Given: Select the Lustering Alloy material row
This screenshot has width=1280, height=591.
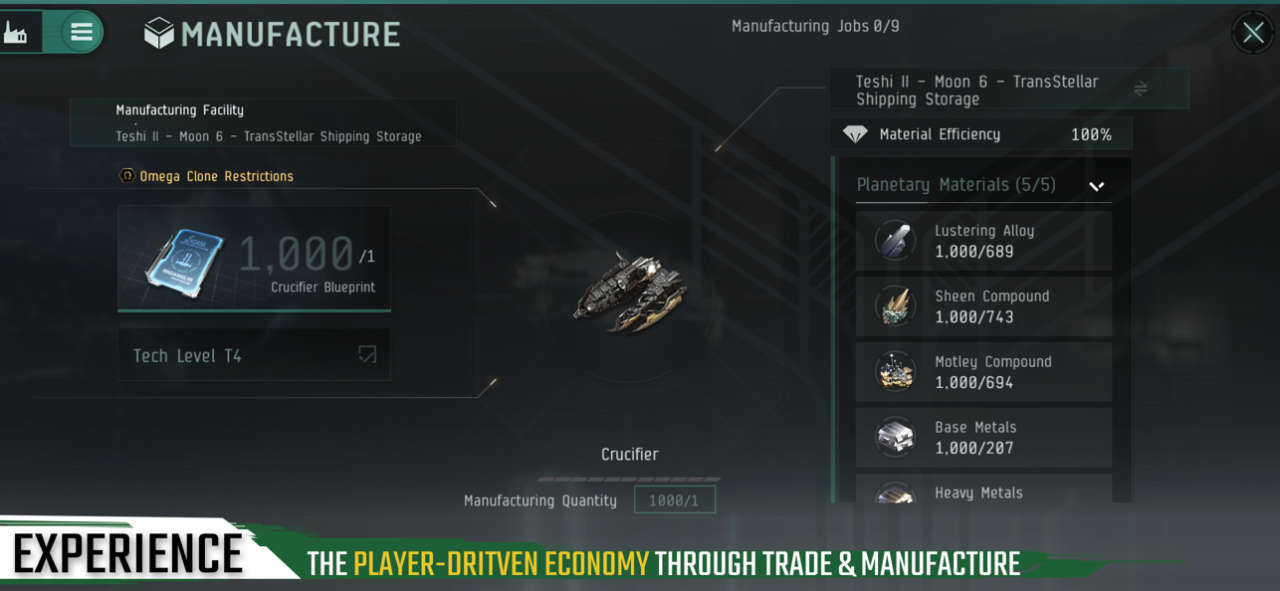Looking at the screenshot, I should (x=983, y=241).
